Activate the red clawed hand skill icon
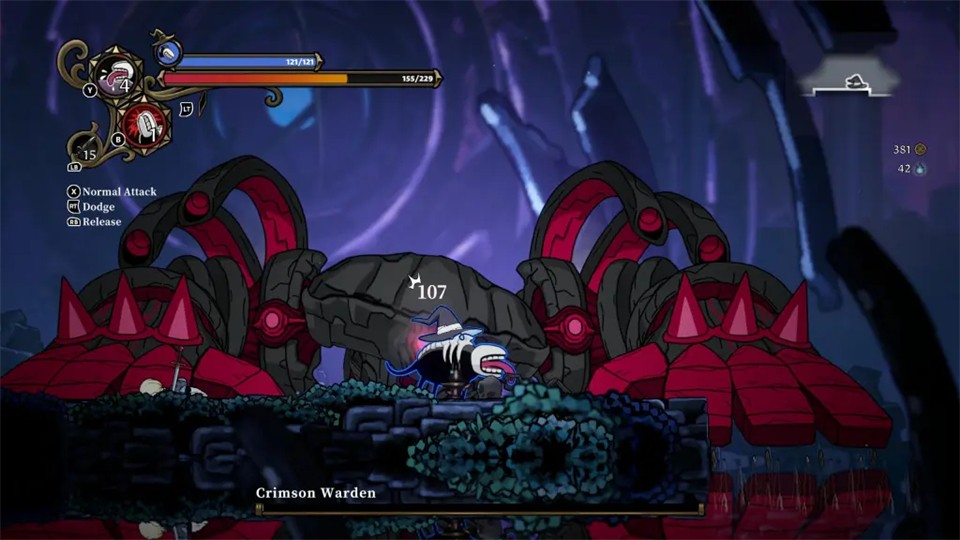This screenshot has height=540, width=960. tap(147, 124)
